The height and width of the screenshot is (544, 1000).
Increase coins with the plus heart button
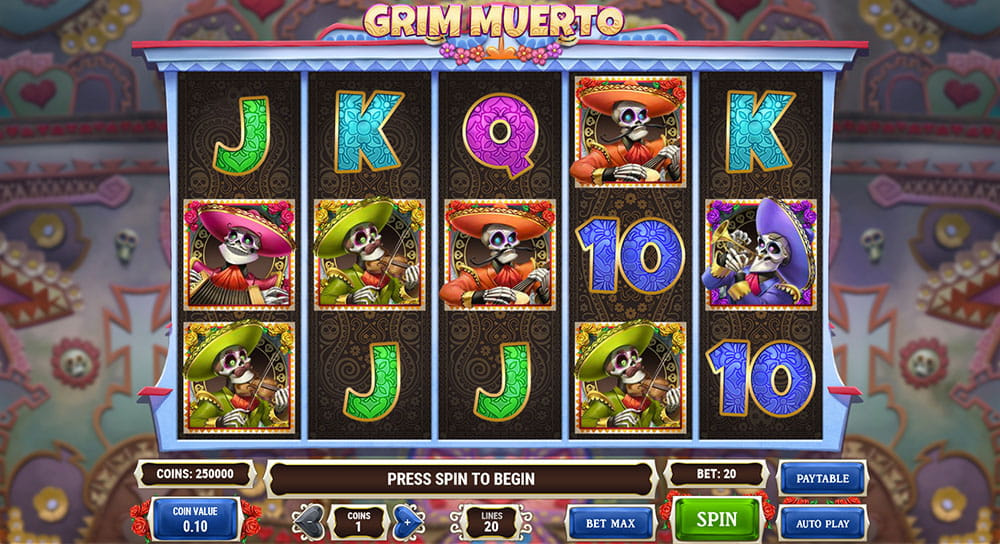tap(404, 521)
